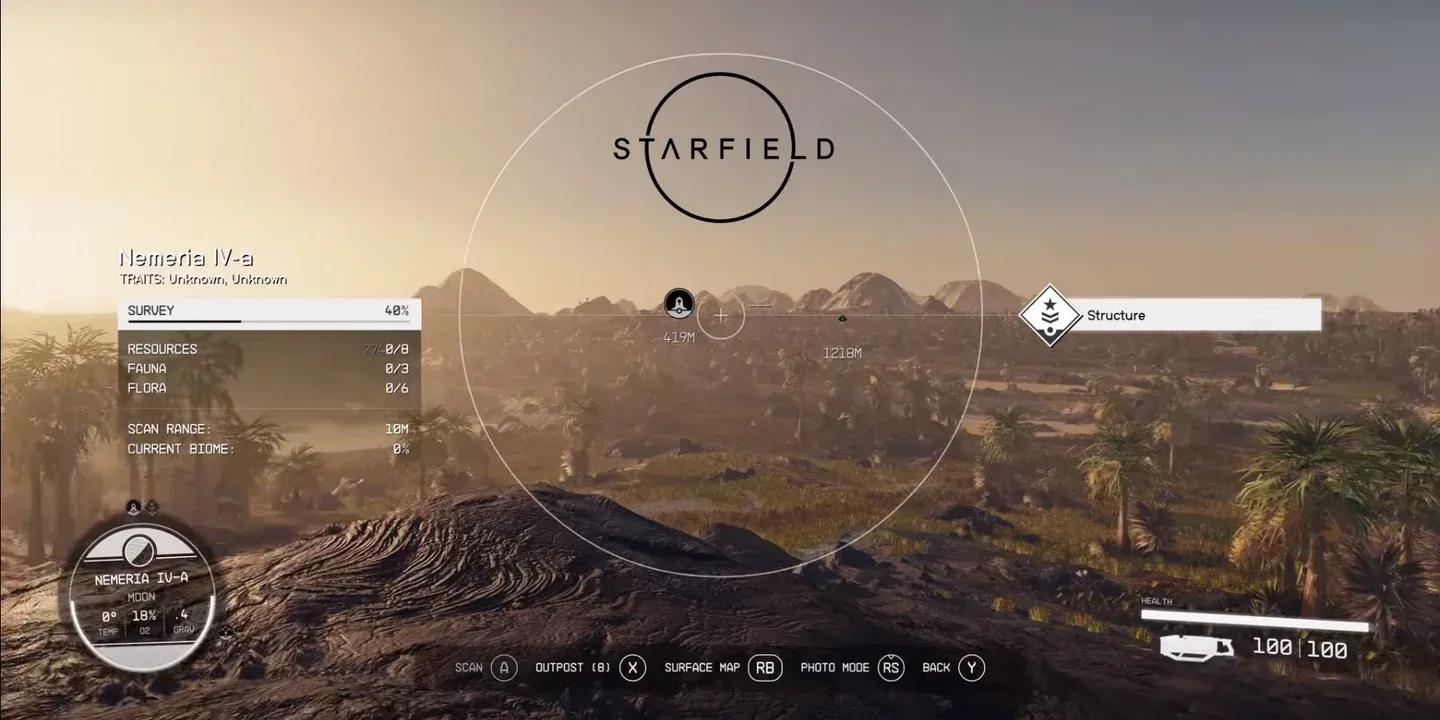Toggle the Scan action with A
Viewport: 1440px width, 720px height.
504,667
